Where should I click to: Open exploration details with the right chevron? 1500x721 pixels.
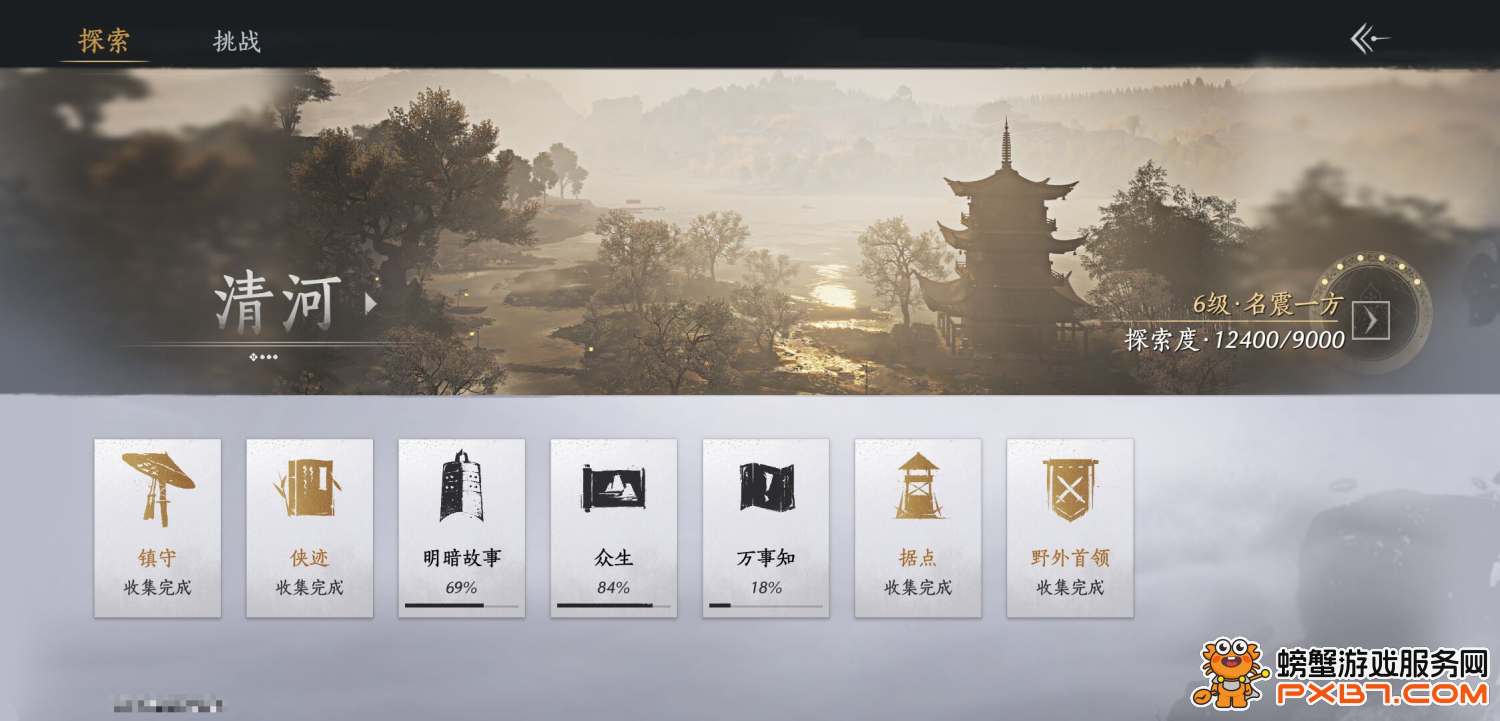[1372, 322]
